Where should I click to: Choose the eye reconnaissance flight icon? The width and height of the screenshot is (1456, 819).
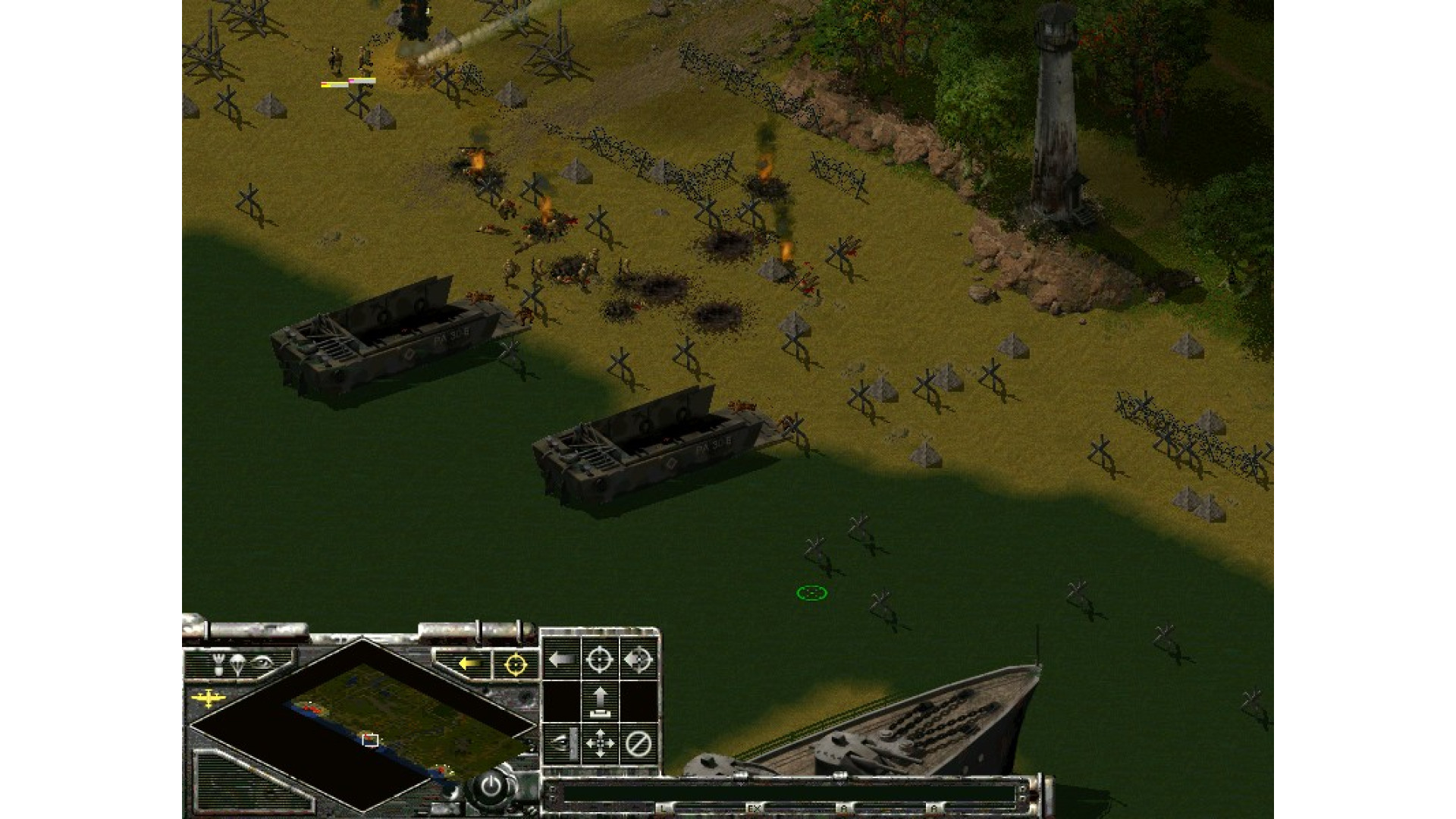pos(262,664)
